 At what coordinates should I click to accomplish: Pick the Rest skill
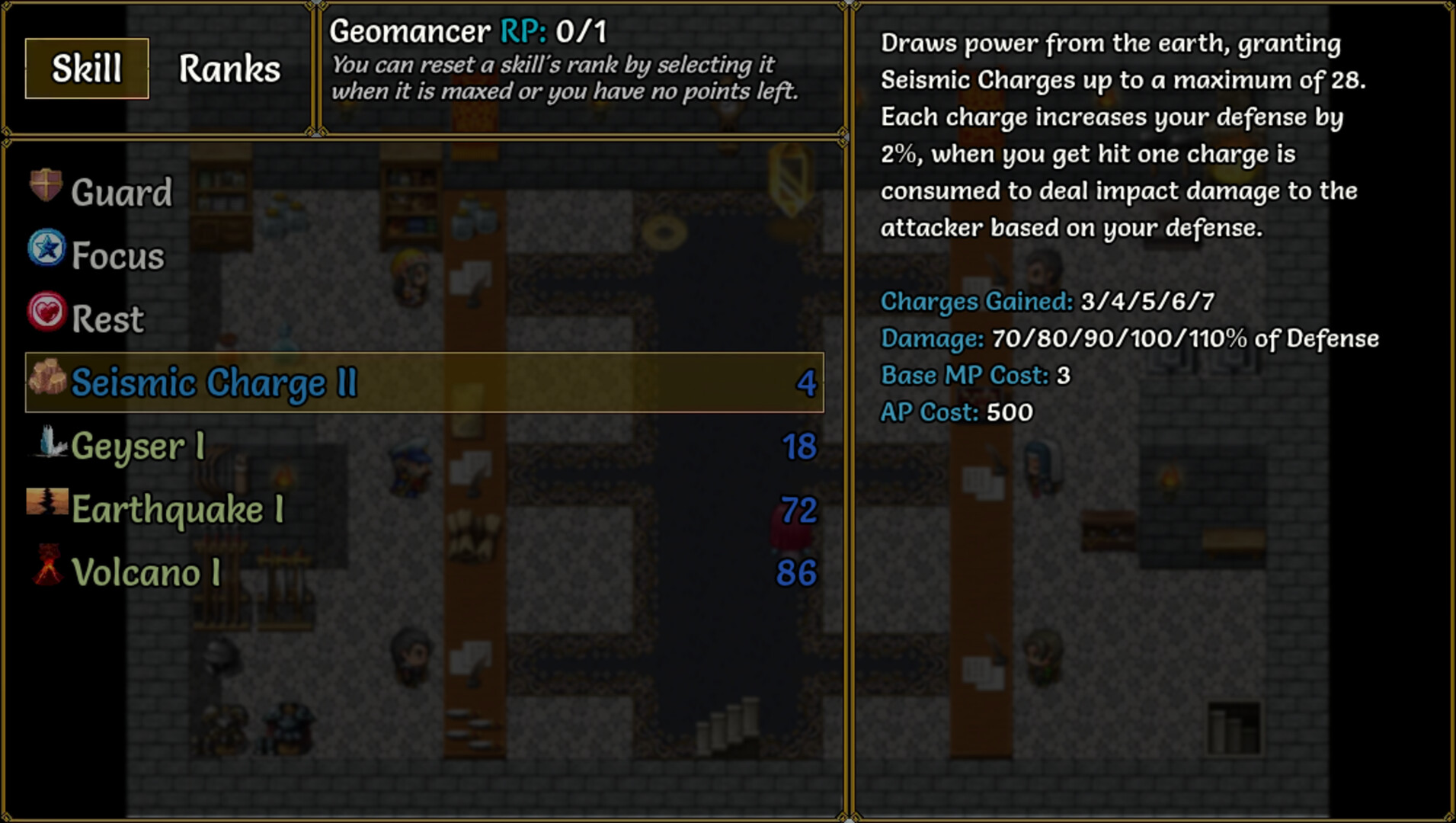click(x=107, y=319)
